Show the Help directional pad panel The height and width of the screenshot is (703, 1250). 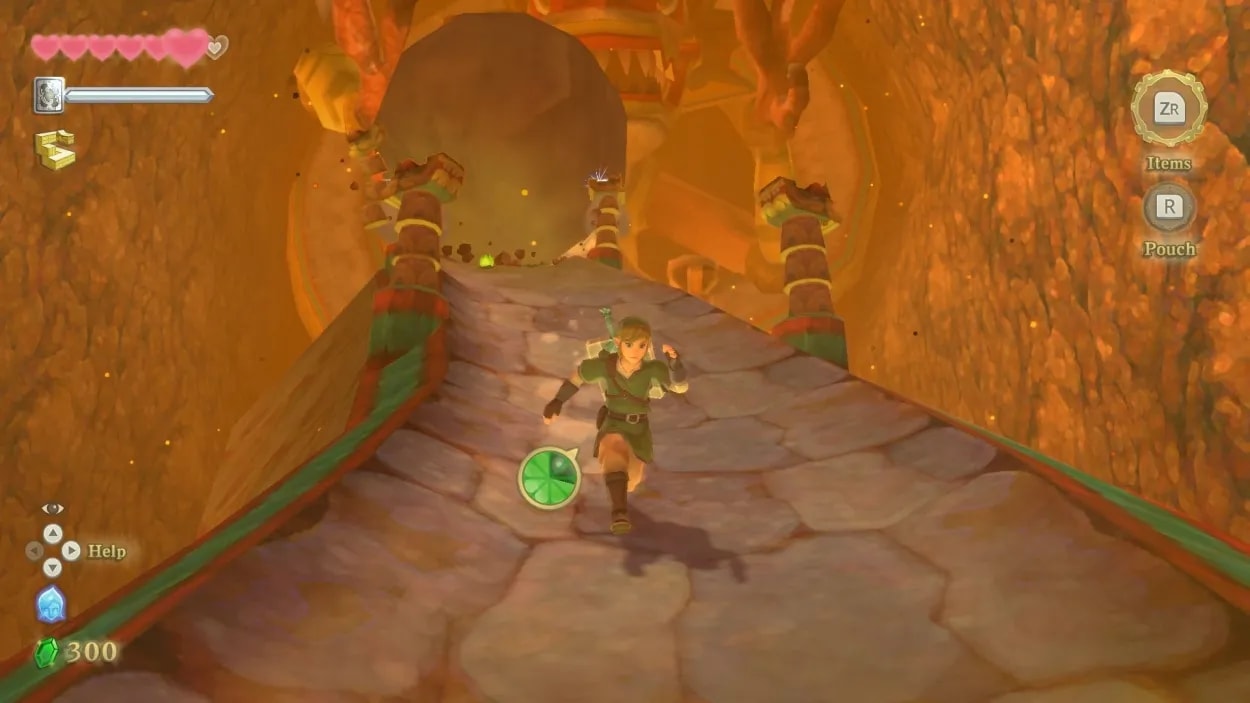tap(52, 550)
